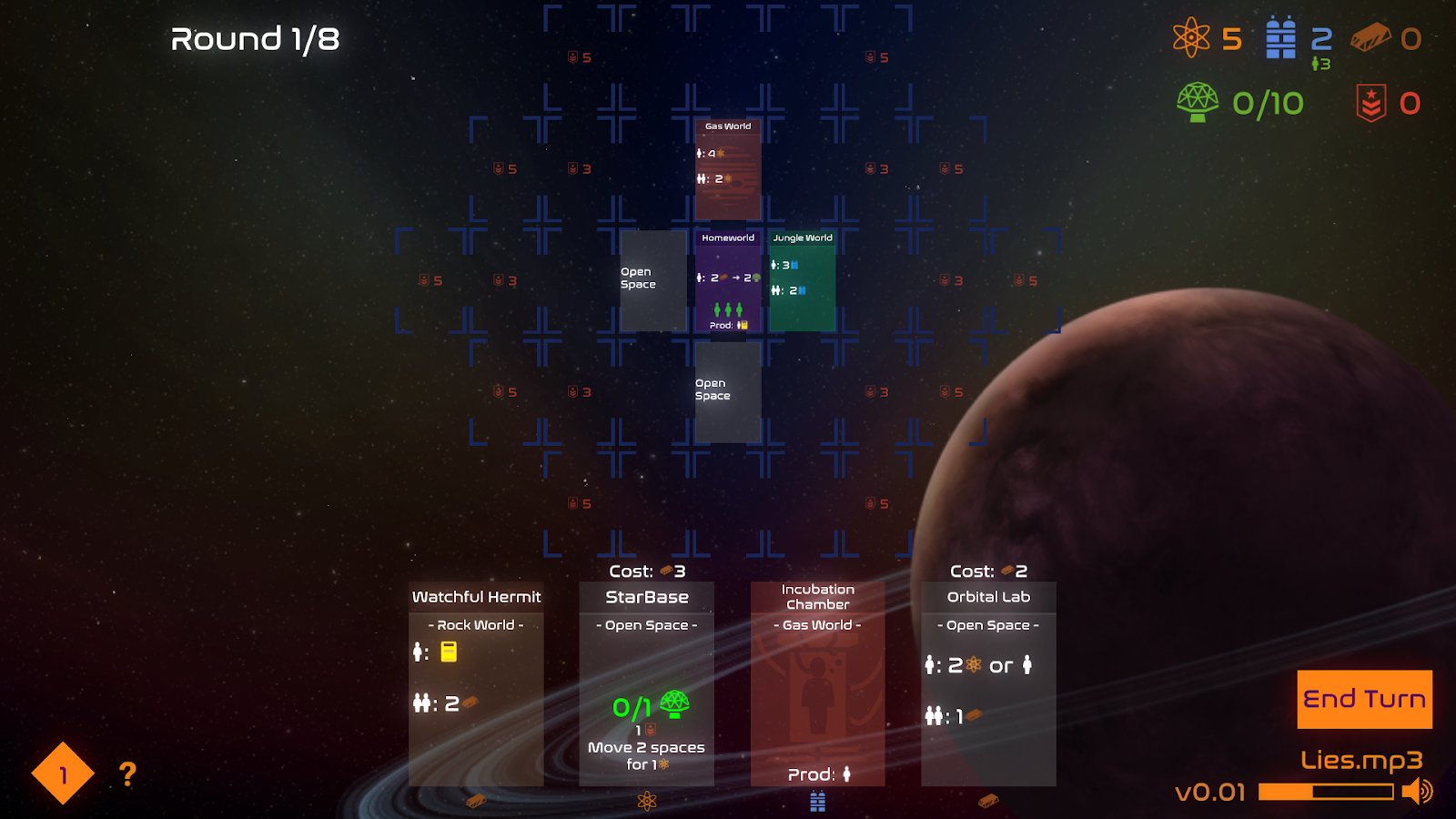Click the orange diamond number 1 button
1456x819 pixels.
(63, 774)
